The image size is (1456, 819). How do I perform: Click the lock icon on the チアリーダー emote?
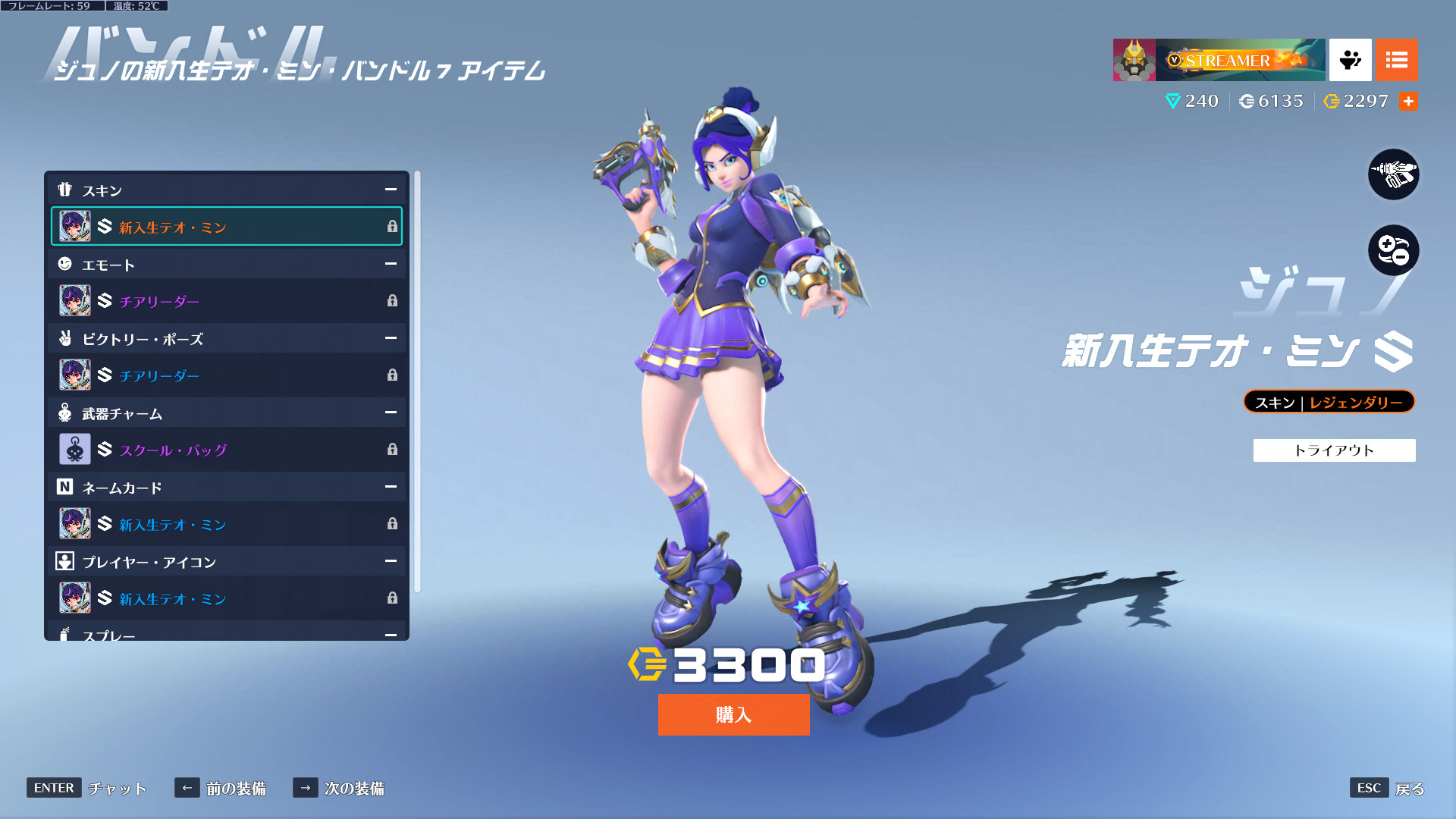[393, 300]
